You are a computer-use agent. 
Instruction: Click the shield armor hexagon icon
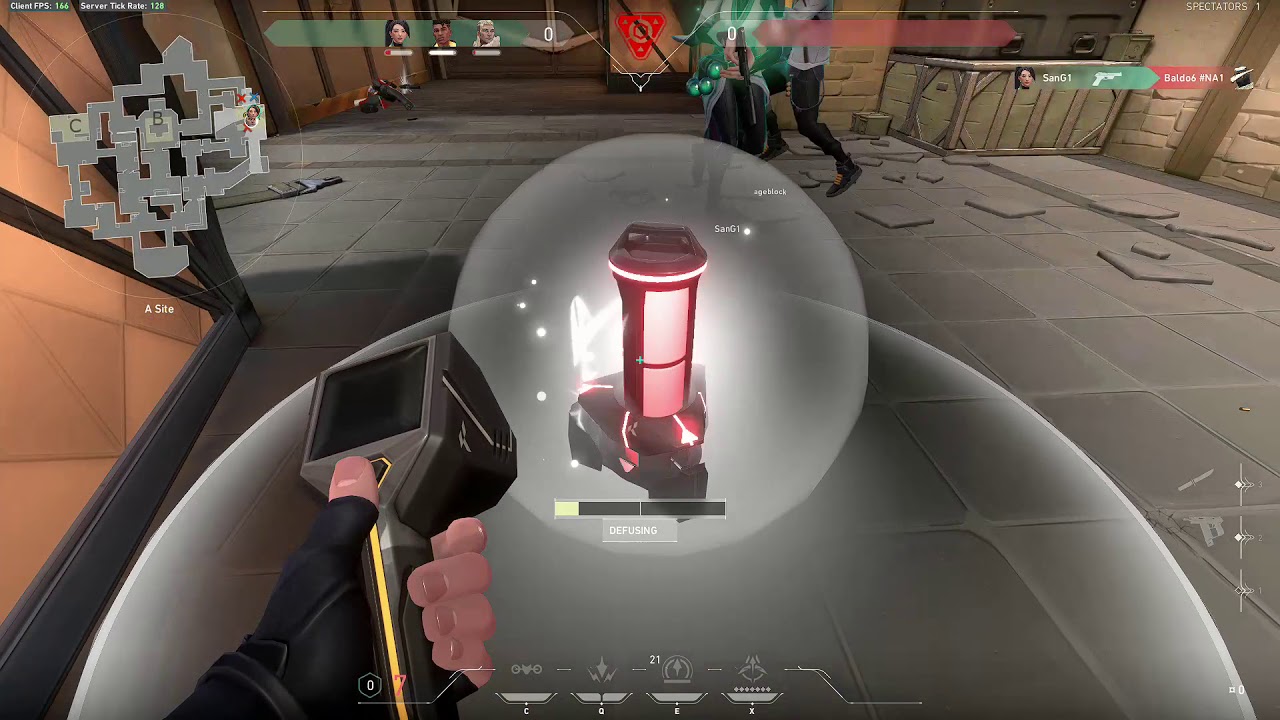coord(370,685)
